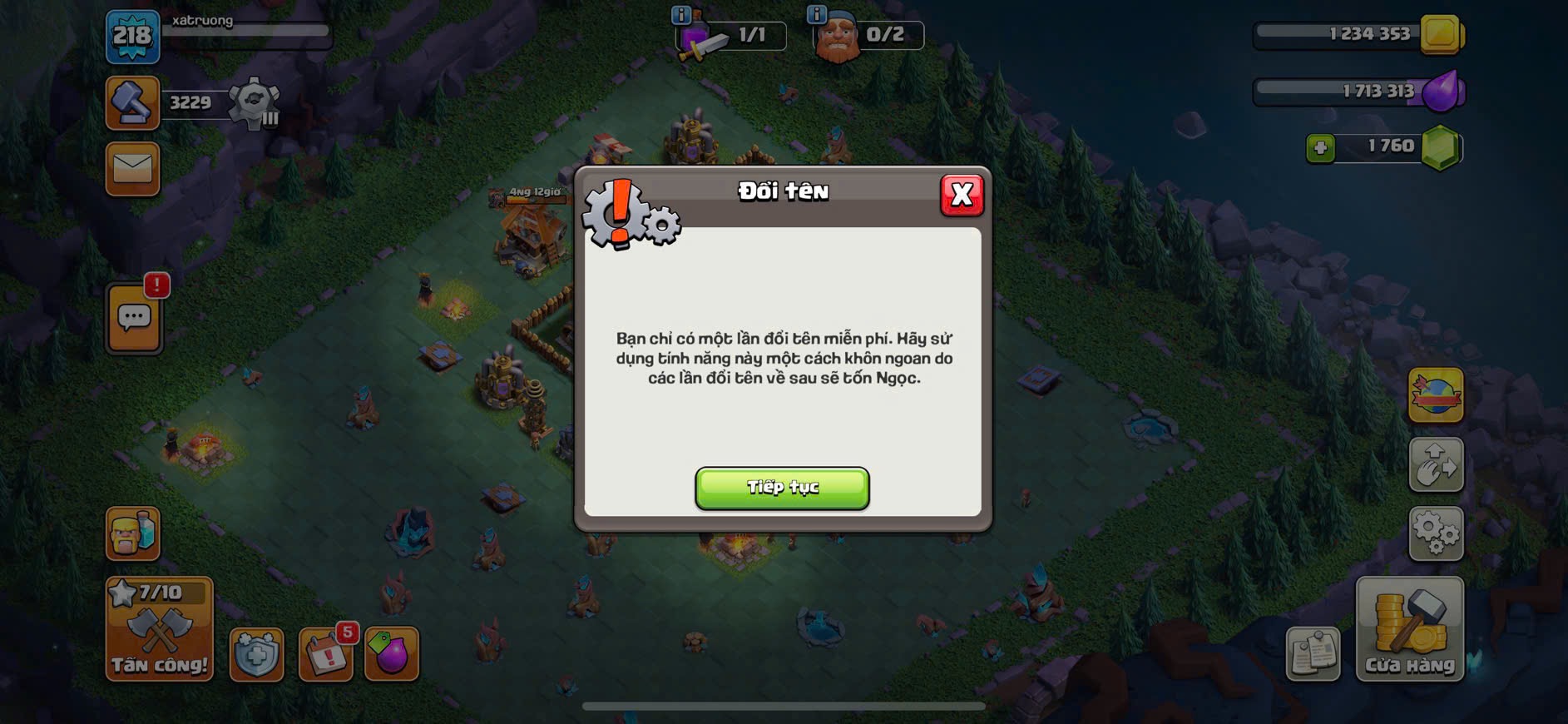
Task: Tap the green plus to buy gems
Action: (x=1320, y=148)
